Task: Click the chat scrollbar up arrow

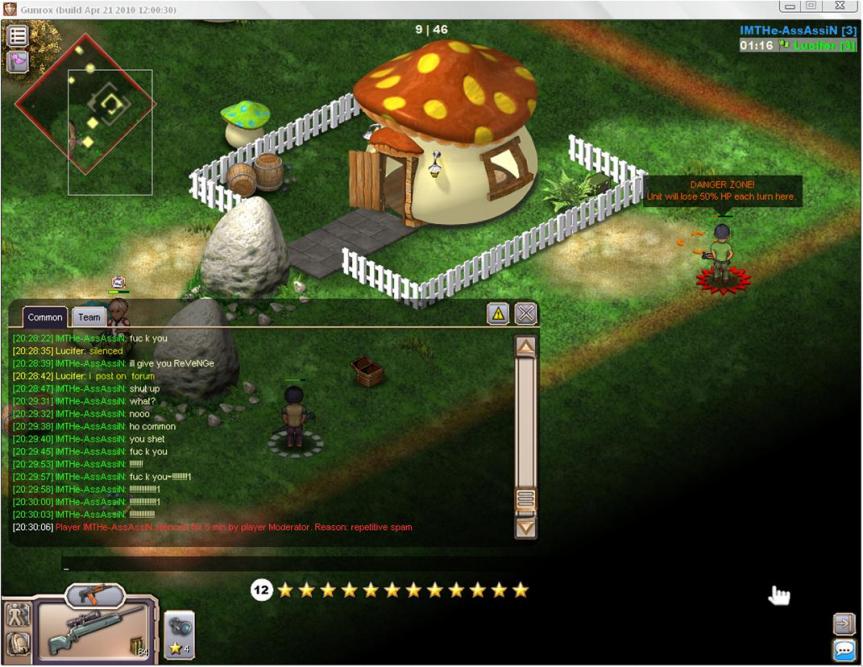Action: point(525,347)
